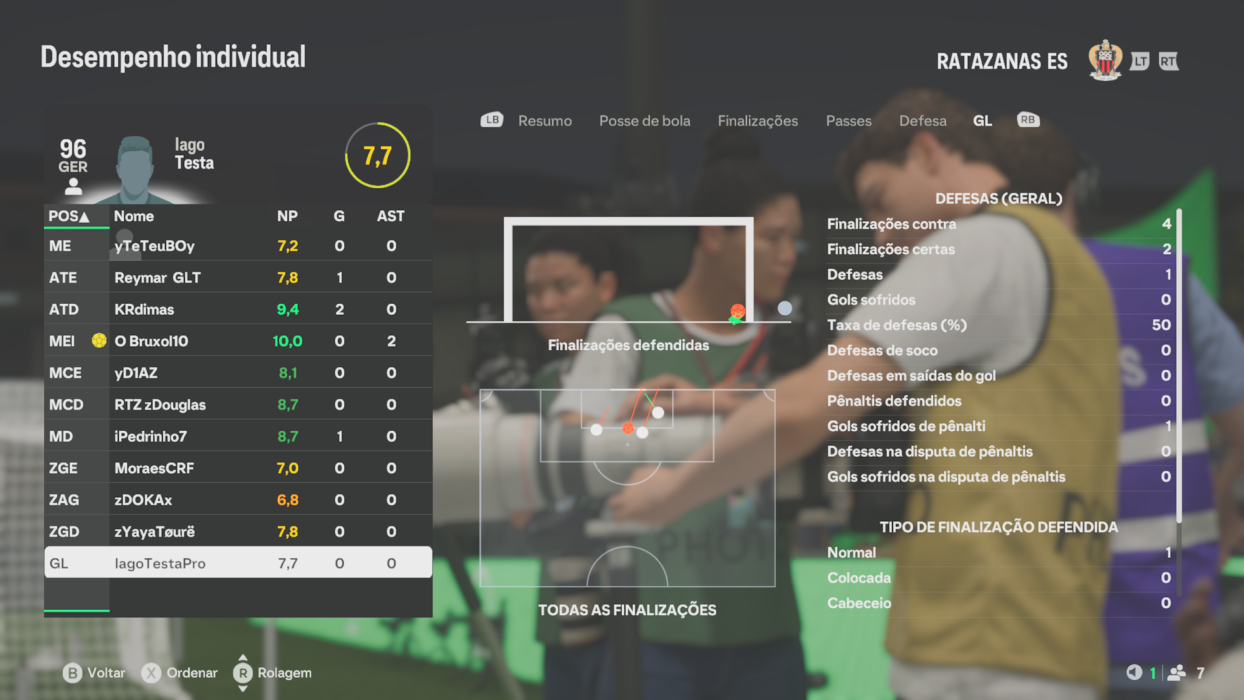Open the Posse de bola tab
The image size is (1244, 700).
[645, 121]
